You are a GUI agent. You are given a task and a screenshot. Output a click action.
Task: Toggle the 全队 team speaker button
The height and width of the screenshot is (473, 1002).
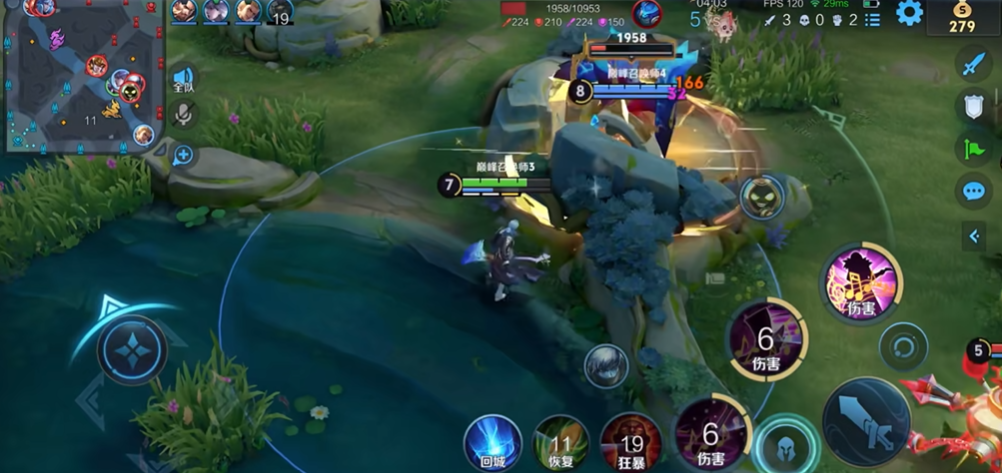pyautogui.click(x=183, y=80)
